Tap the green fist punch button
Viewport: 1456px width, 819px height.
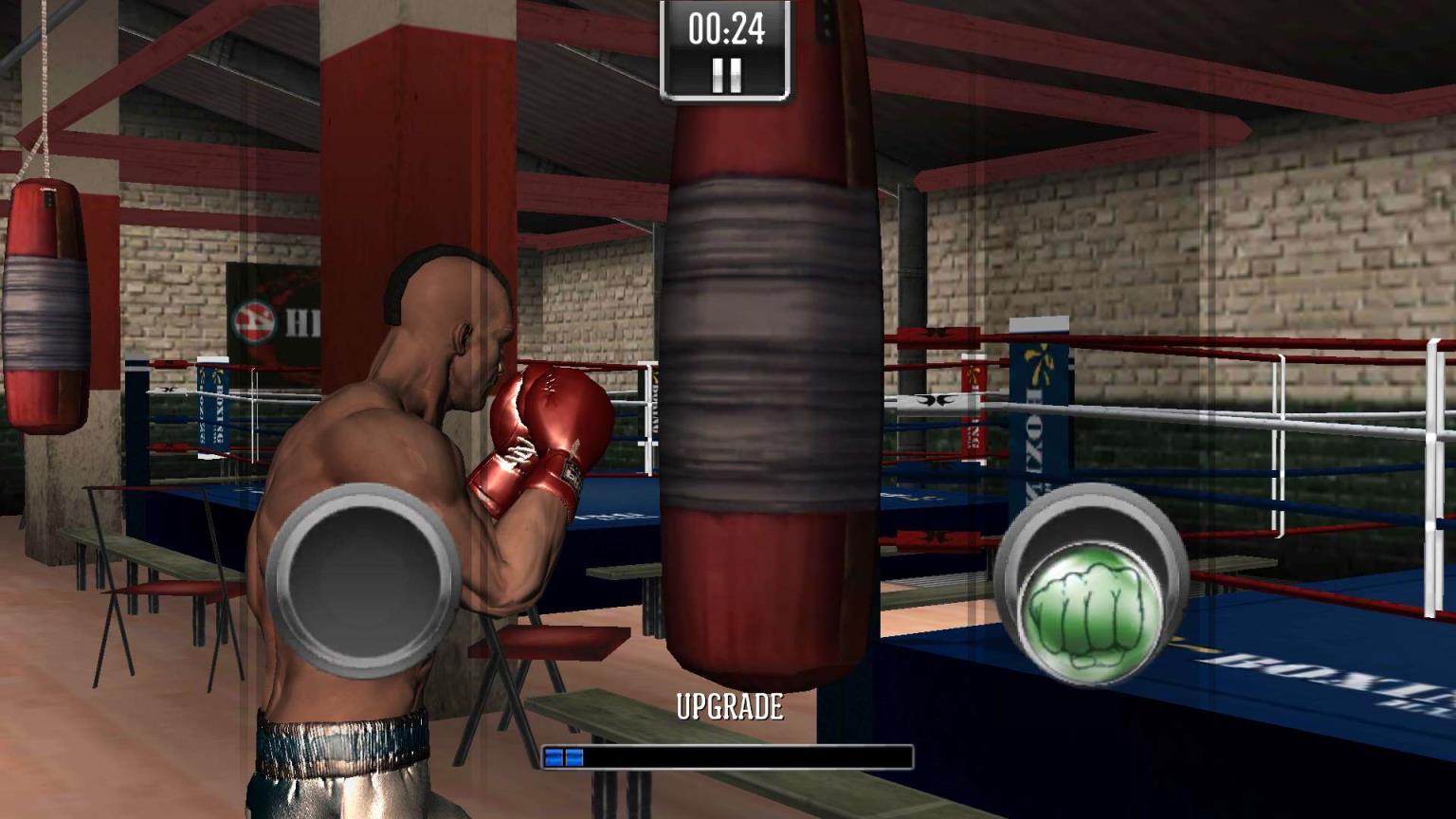[x=1093, y=599]
